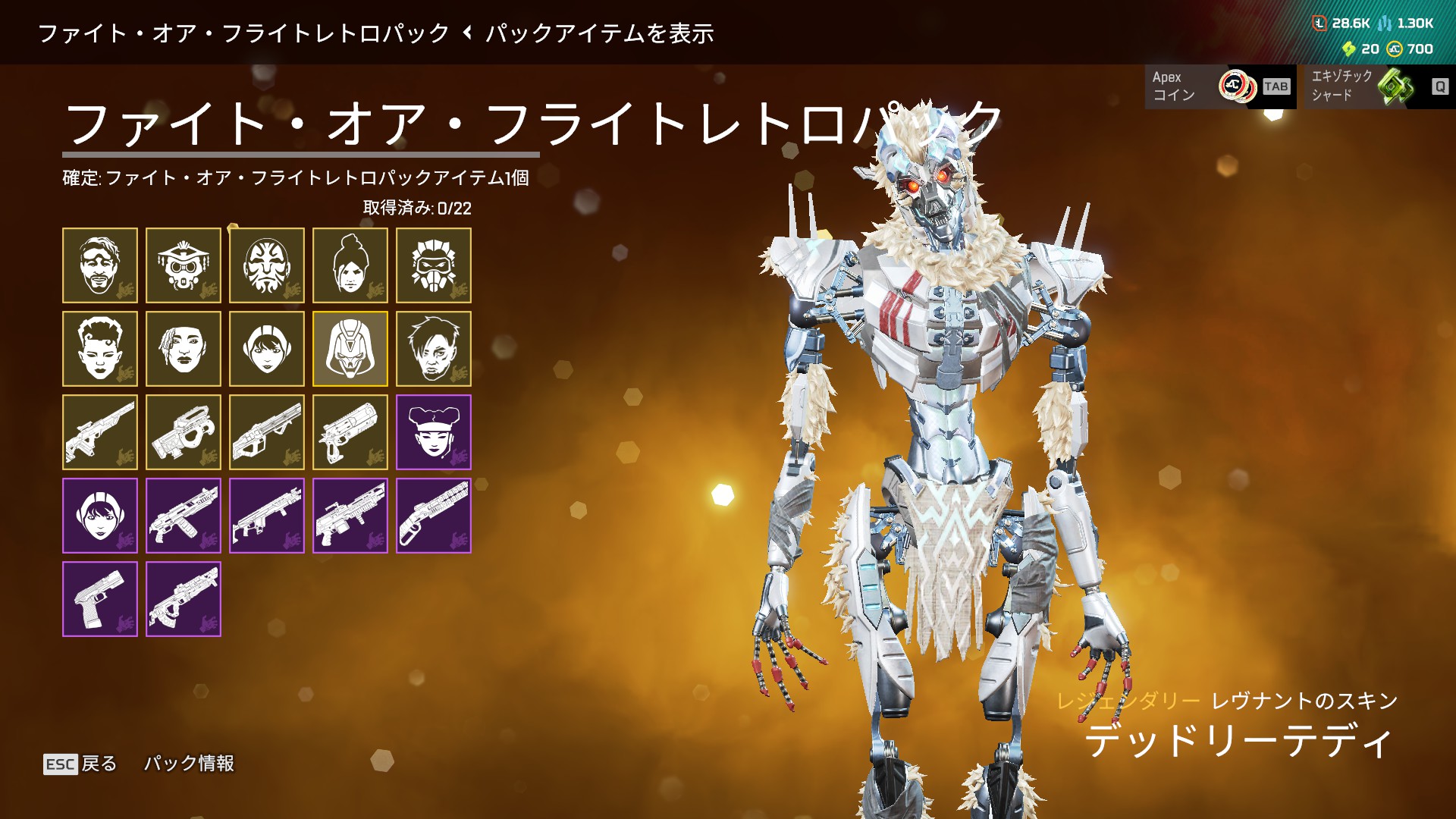Switch to the Apex コイン currency tab

pyautogui.click(x=1219, y=86)
